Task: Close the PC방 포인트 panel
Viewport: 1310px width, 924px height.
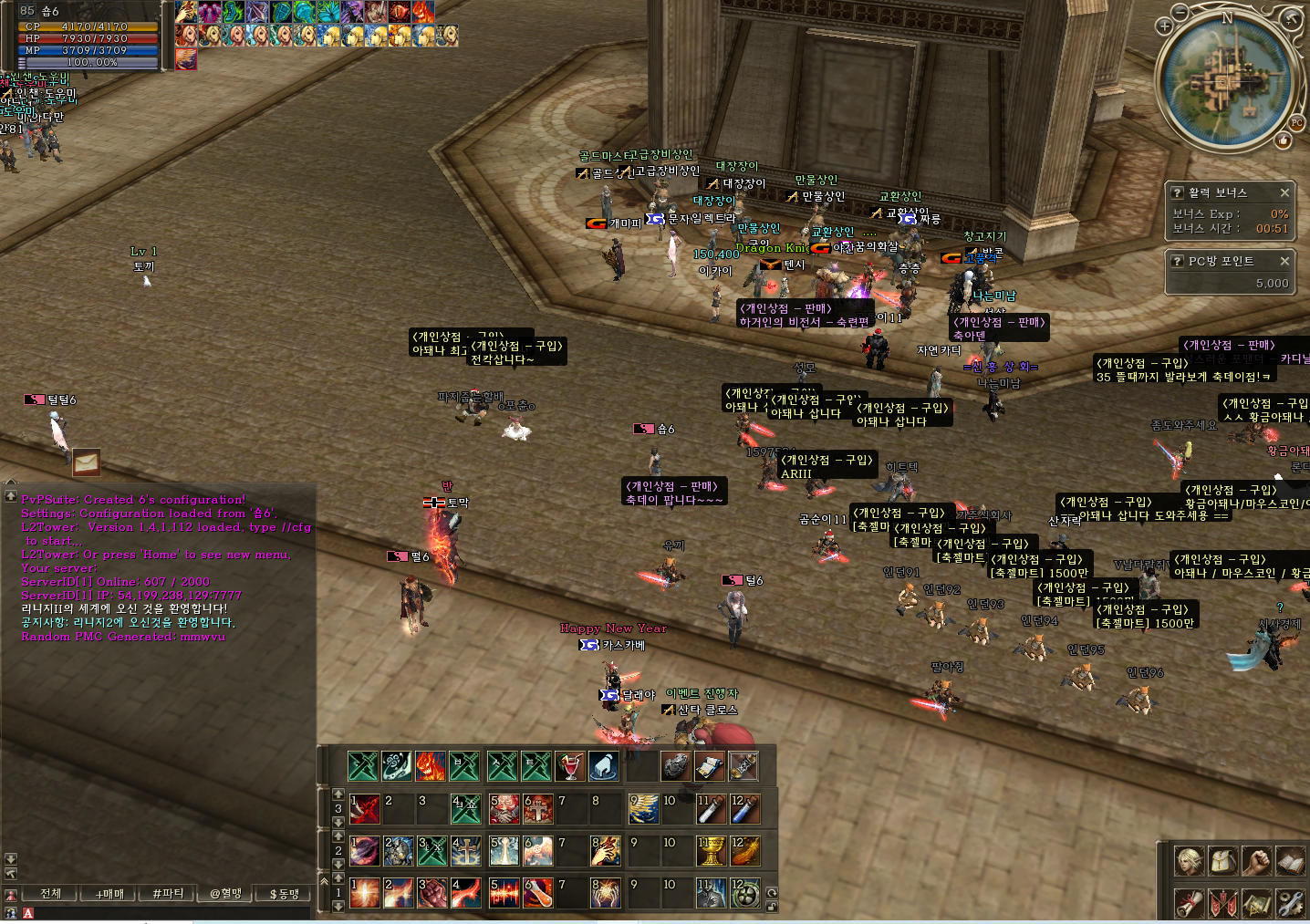Action: 1284,261
